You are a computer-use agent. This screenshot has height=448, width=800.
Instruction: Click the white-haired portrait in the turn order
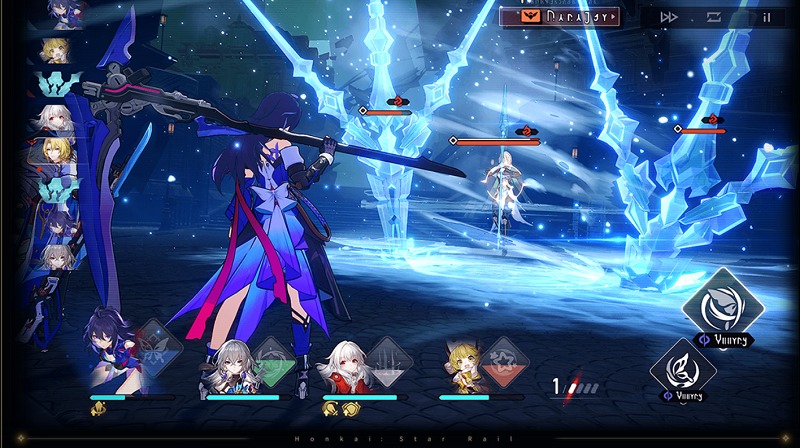tap(54, 120)
